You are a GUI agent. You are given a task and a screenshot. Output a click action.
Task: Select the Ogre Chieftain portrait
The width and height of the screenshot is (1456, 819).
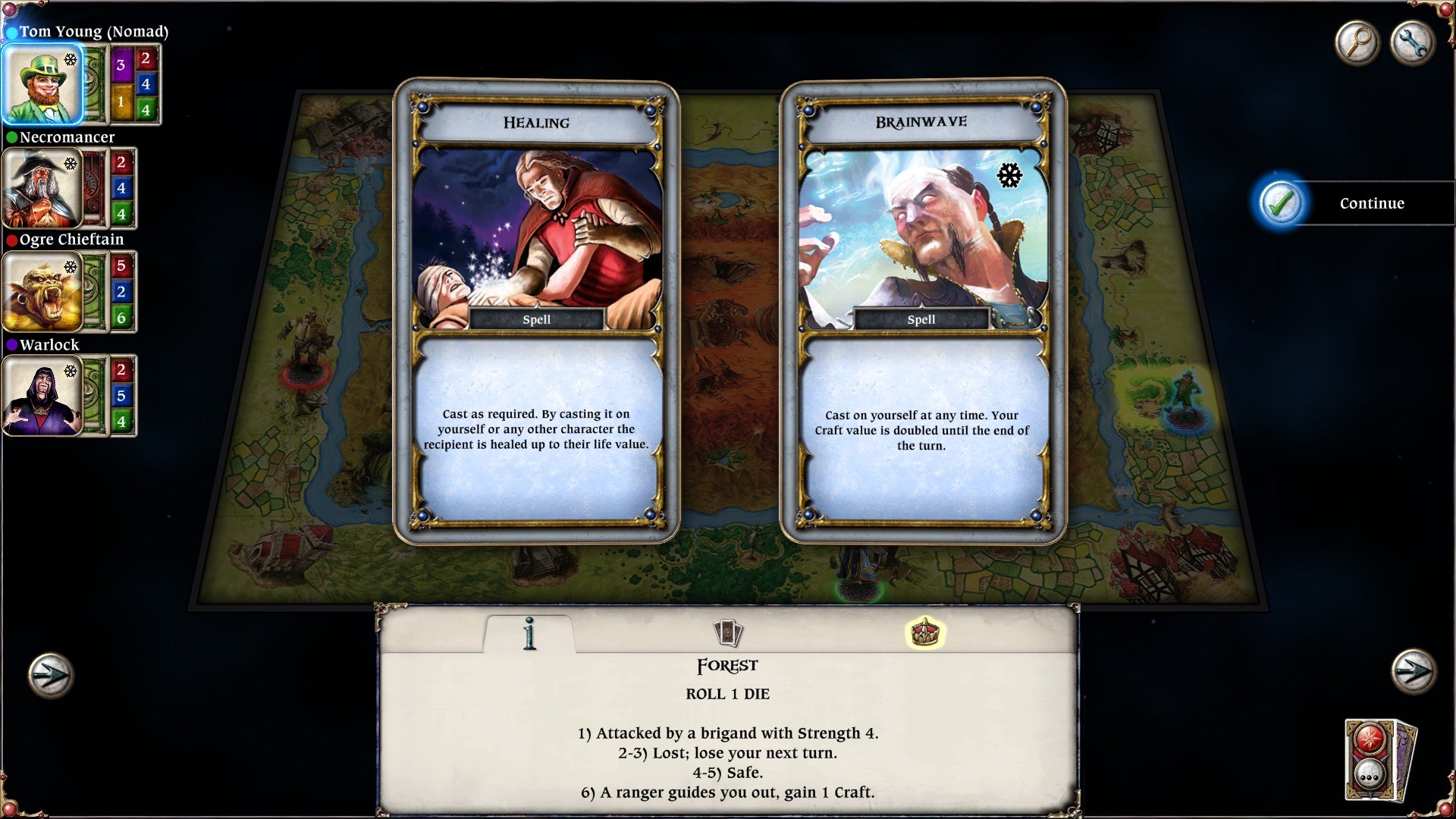pos(43,292)
